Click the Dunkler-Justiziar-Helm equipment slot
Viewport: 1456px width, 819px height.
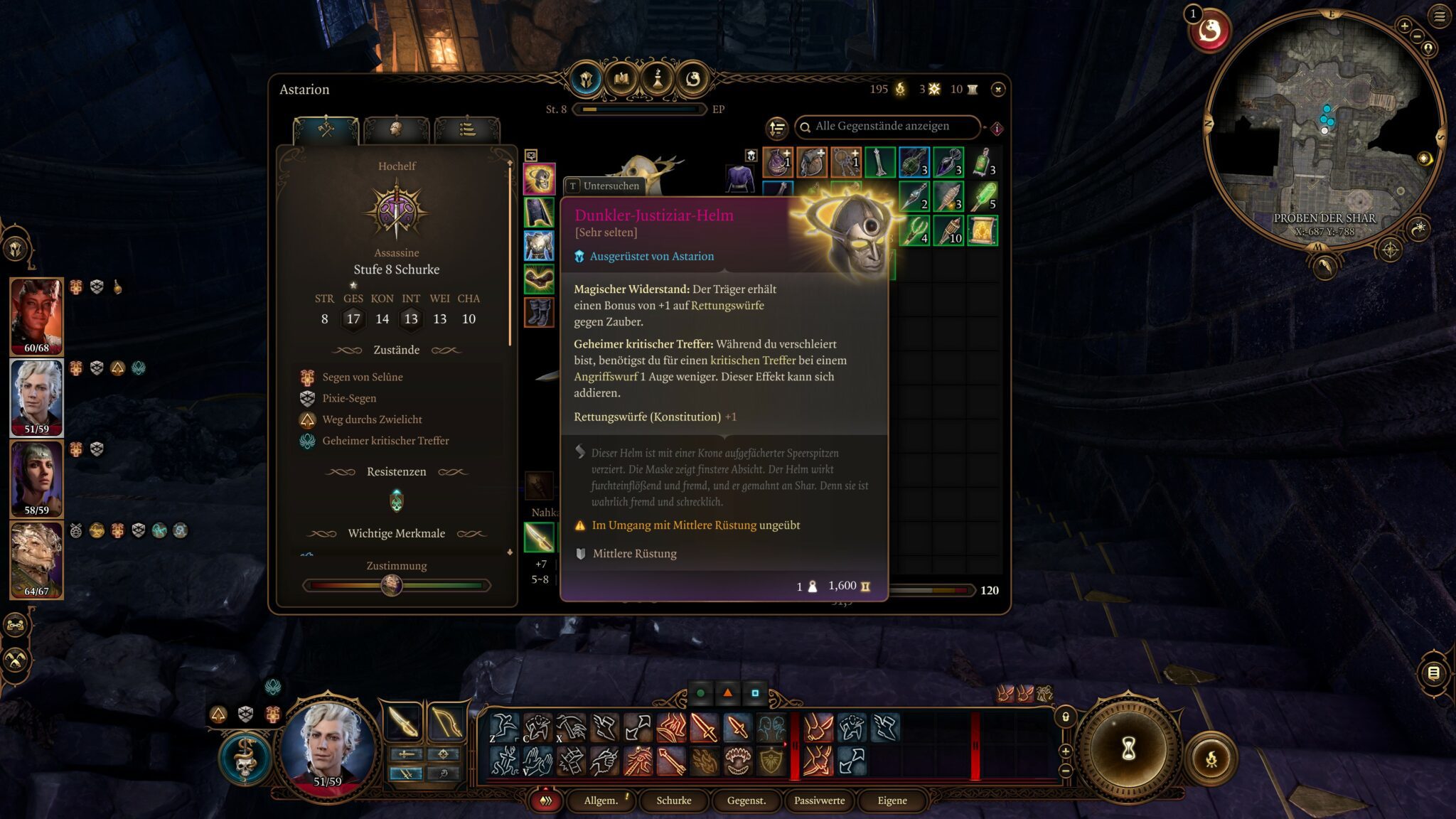pyautogui.click(x=539, y=179)
